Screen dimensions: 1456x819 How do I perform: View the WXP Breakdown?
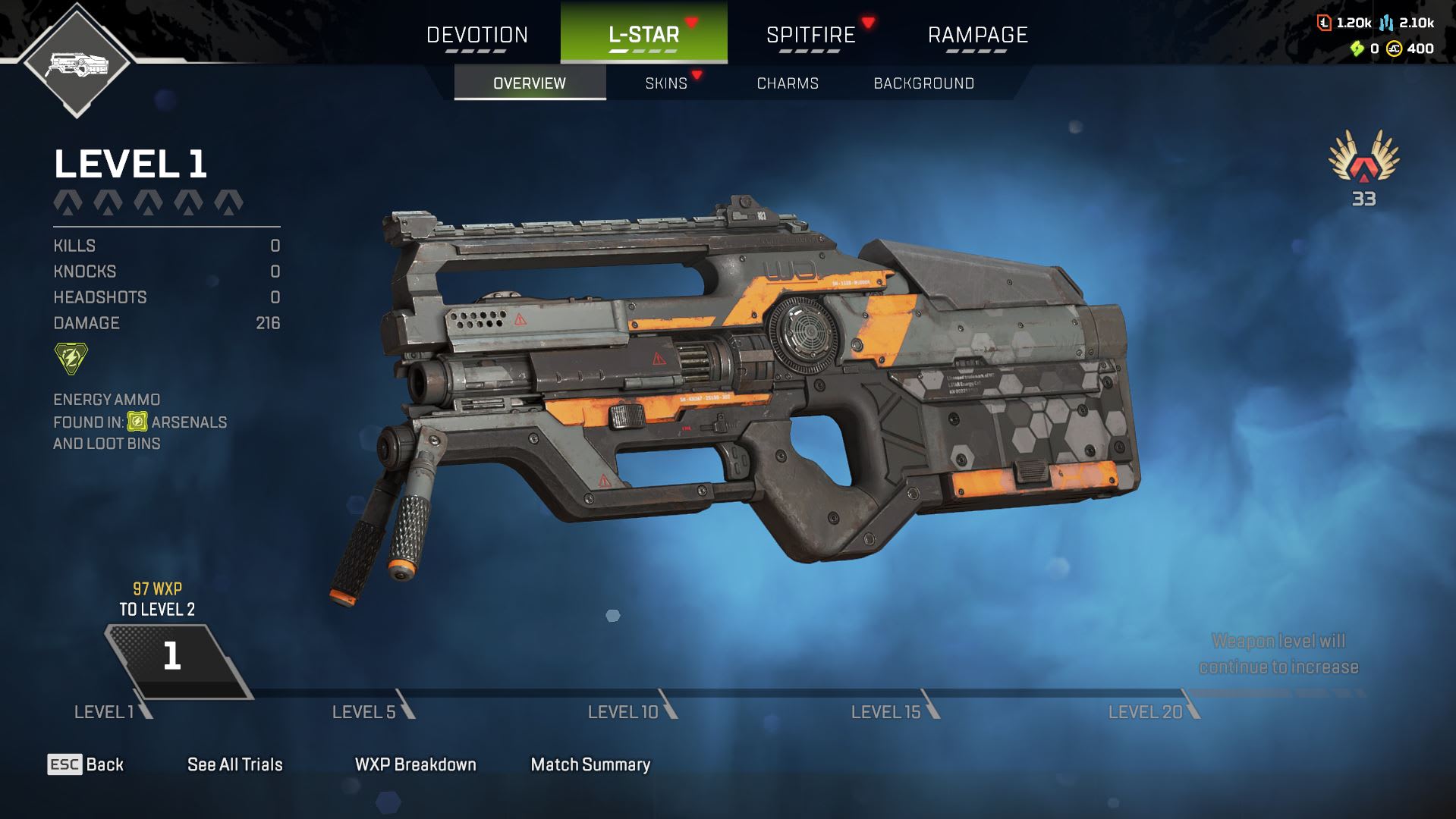(416, 764)
